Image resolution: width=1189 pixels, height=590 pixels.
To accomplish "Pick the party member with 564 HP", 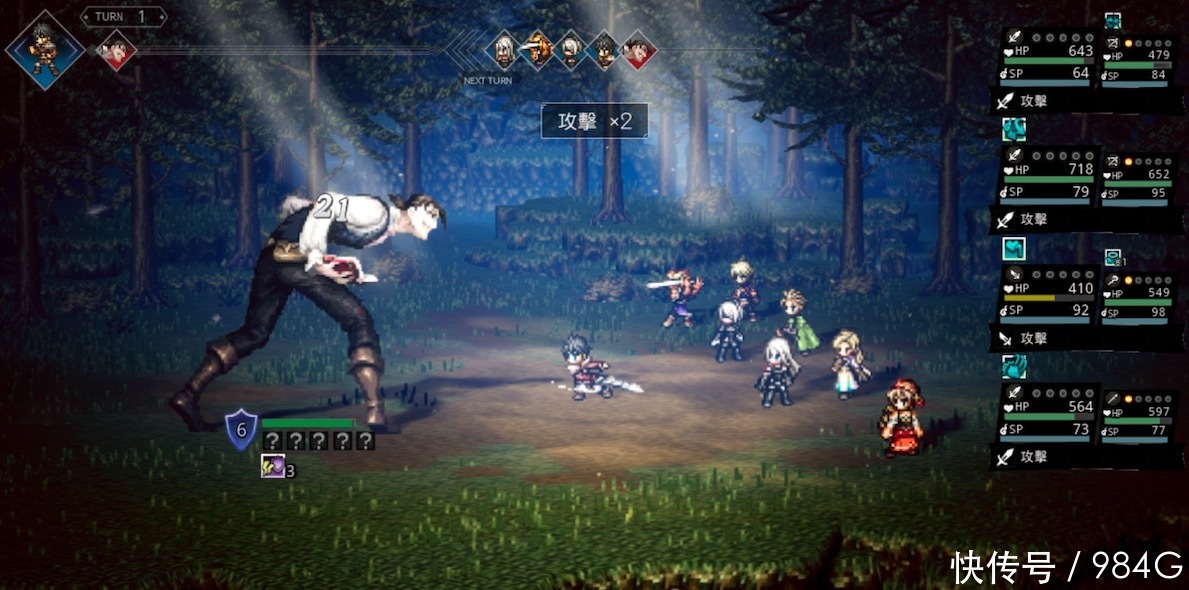I will [x=1047, y=414].
